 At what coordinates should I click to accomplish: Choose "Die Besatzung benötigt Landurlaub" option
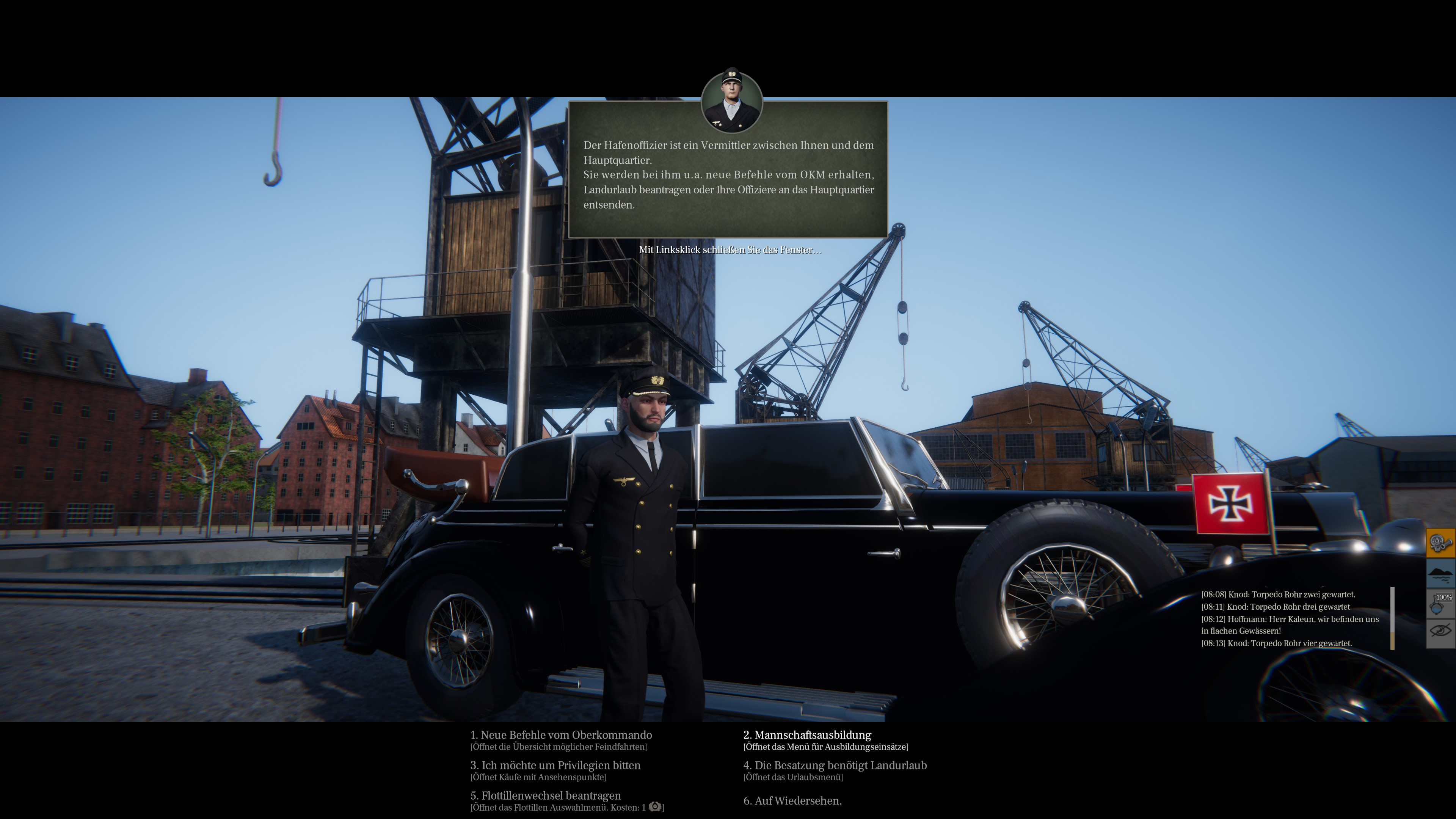[835, 765]
